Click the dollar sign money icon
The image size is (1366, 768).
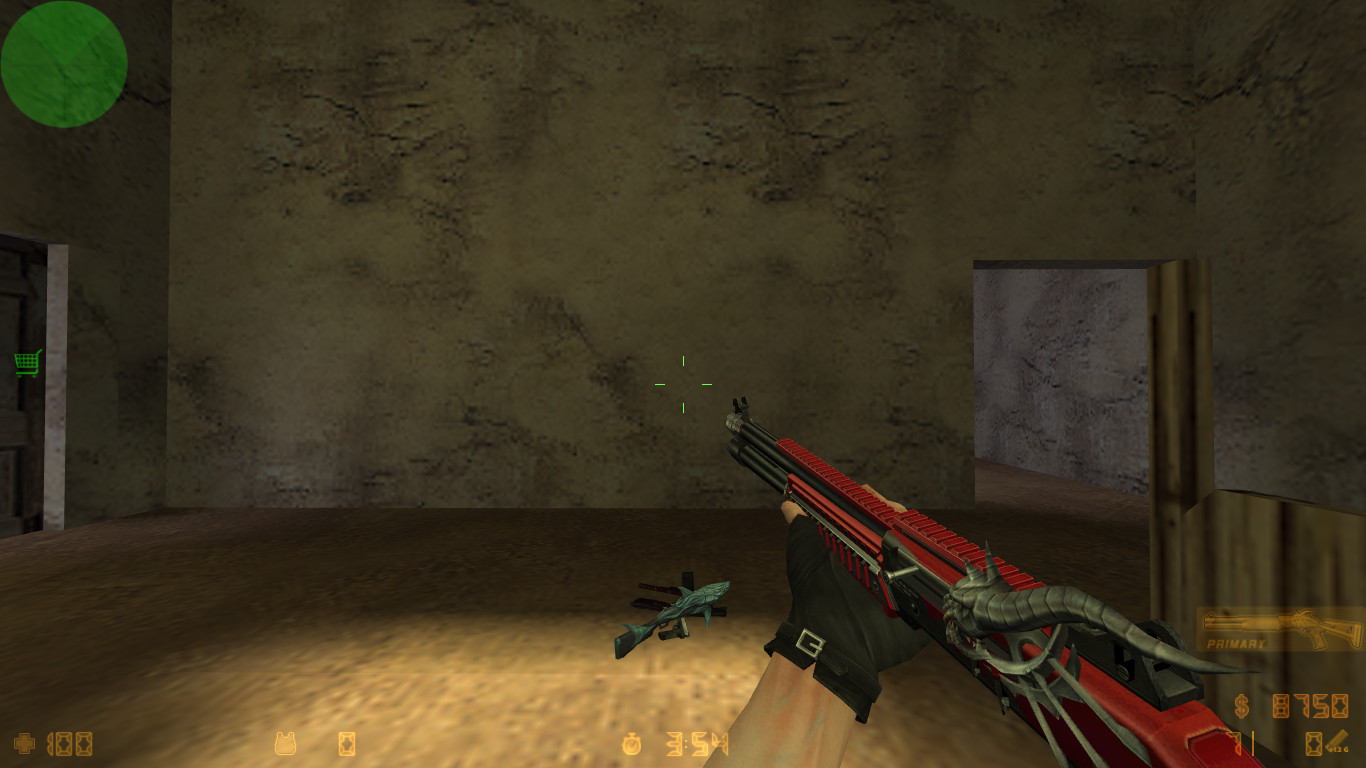1241,705
